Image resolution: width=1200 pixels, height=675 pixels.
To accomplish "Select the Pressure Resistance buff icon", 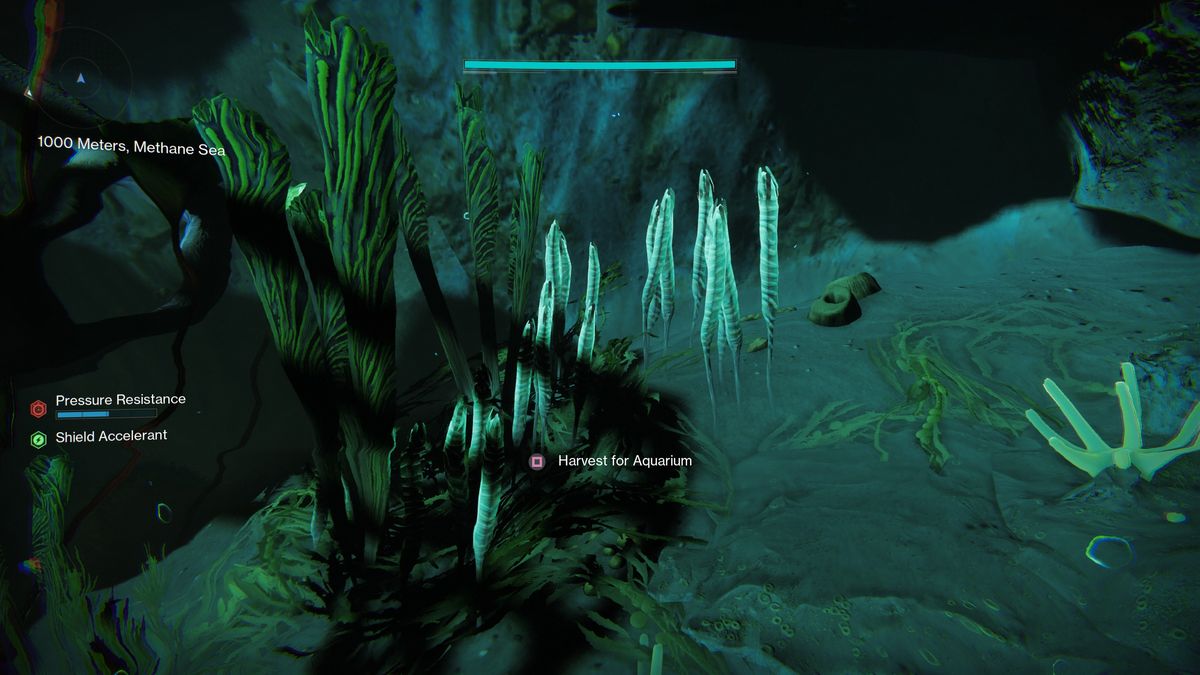I will (x=39, y=408).
